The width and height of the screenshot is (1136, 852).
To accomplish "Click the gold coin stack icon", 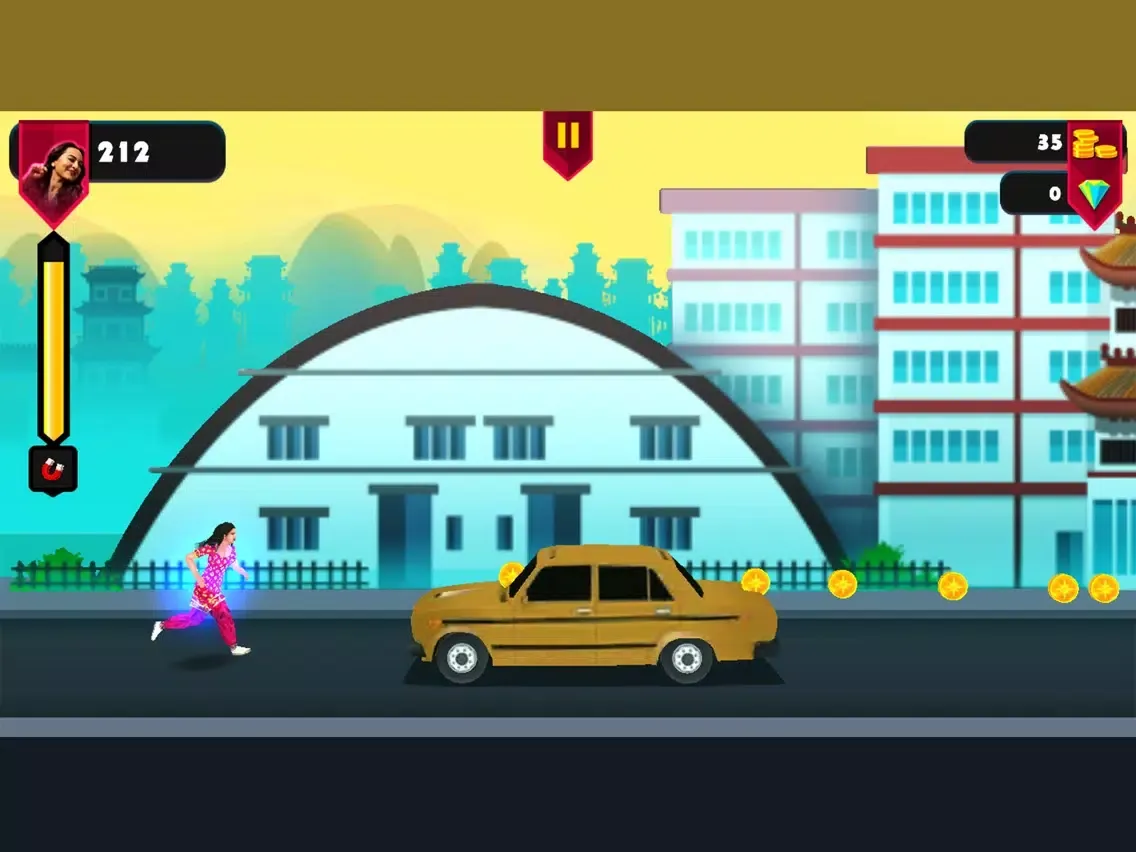I will (x=1094, y=144).
